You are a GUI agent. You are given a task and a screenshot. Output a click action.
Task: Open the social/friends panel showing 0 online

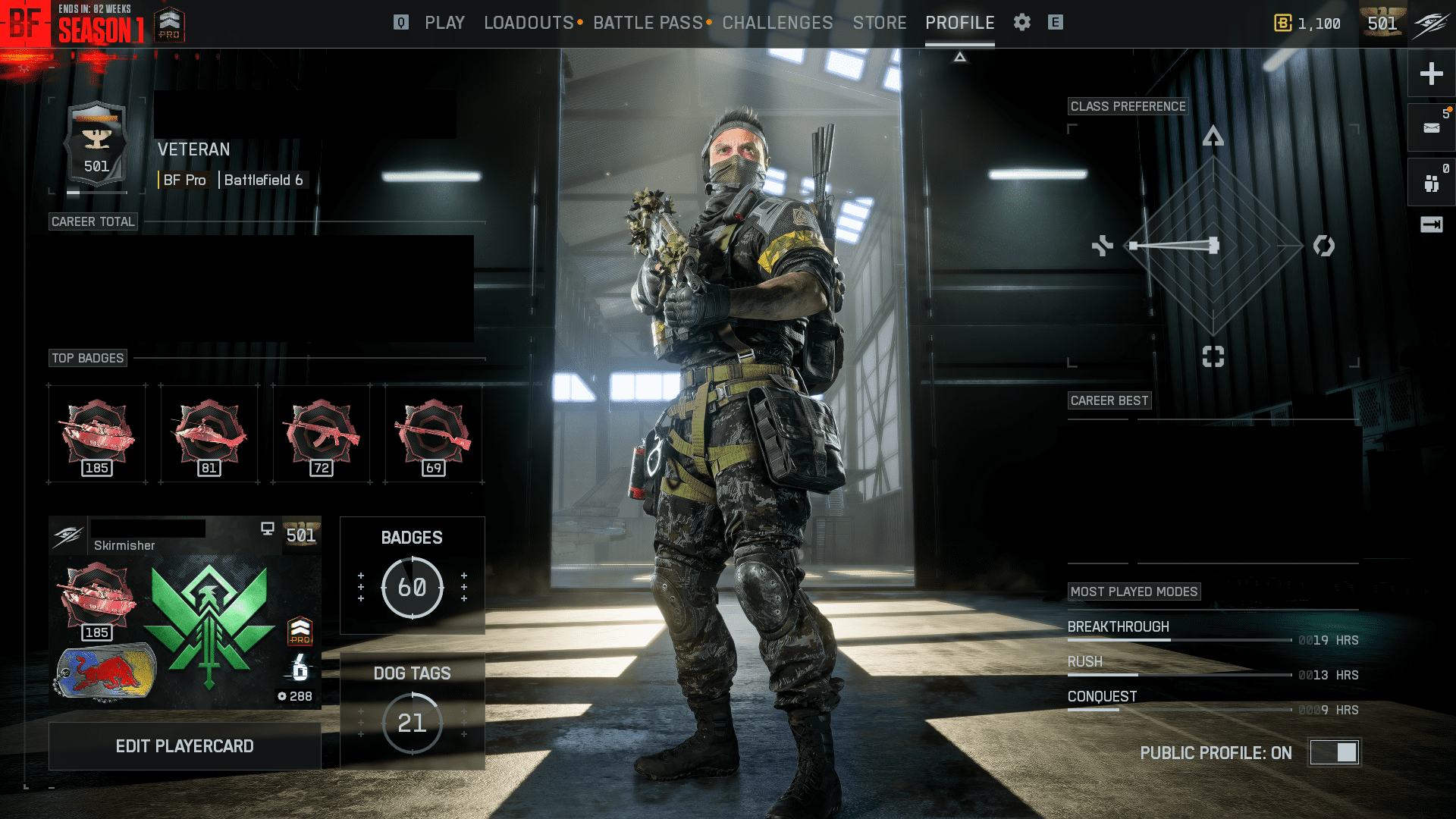coord(1430,181)
